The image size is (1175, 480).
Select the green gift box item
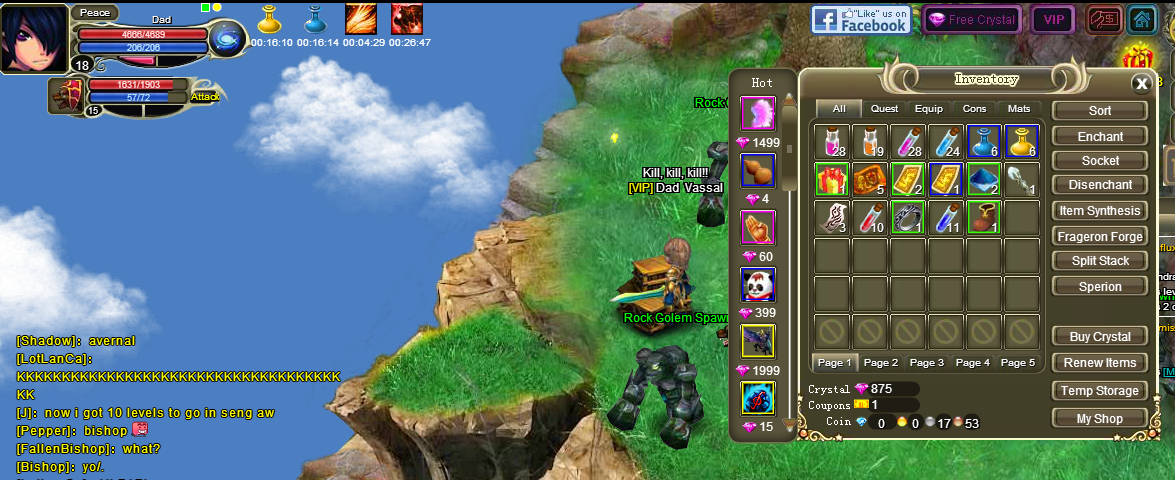point(831,179)
